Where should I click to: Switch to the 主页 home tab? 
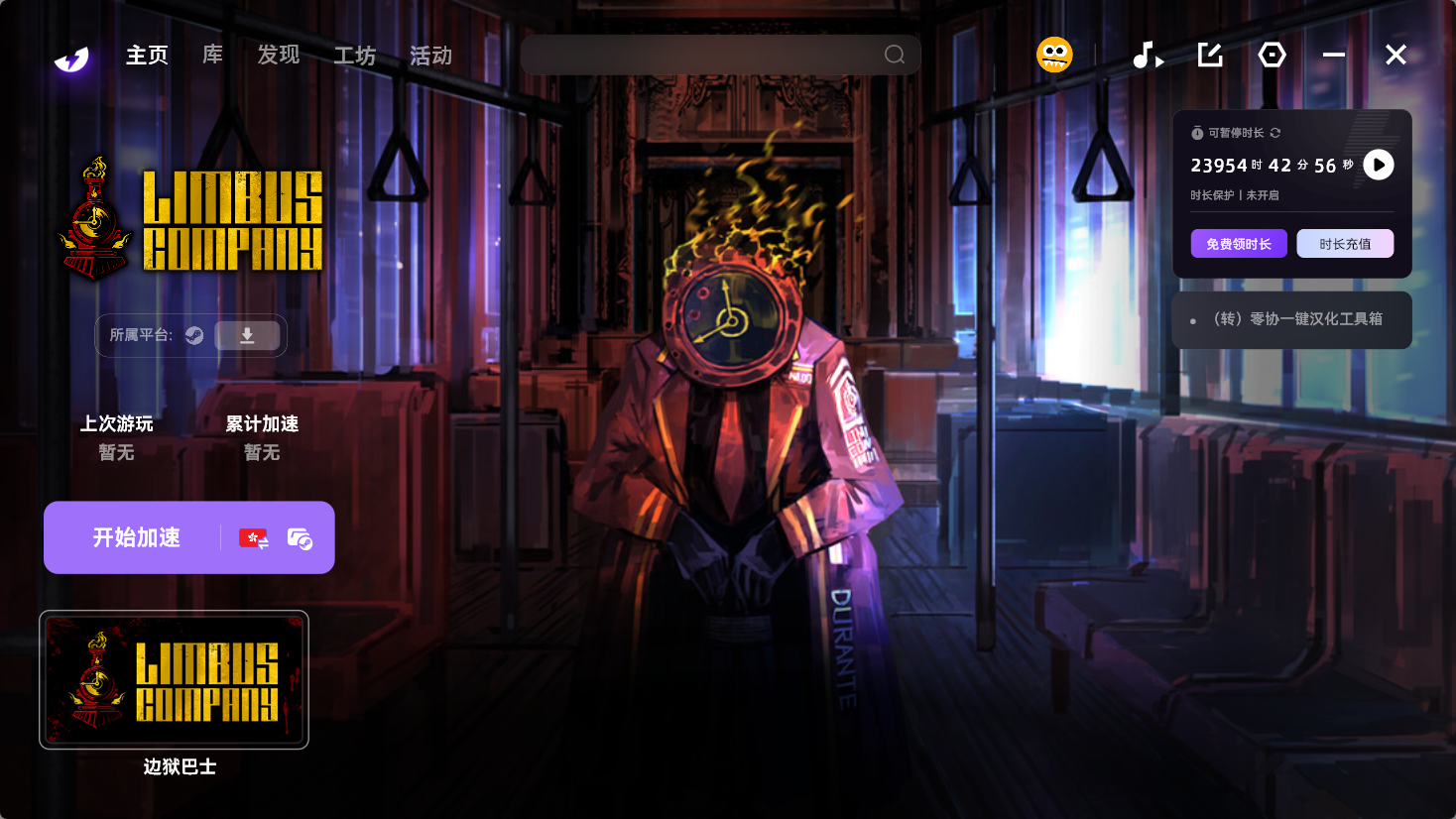point(147,56)
